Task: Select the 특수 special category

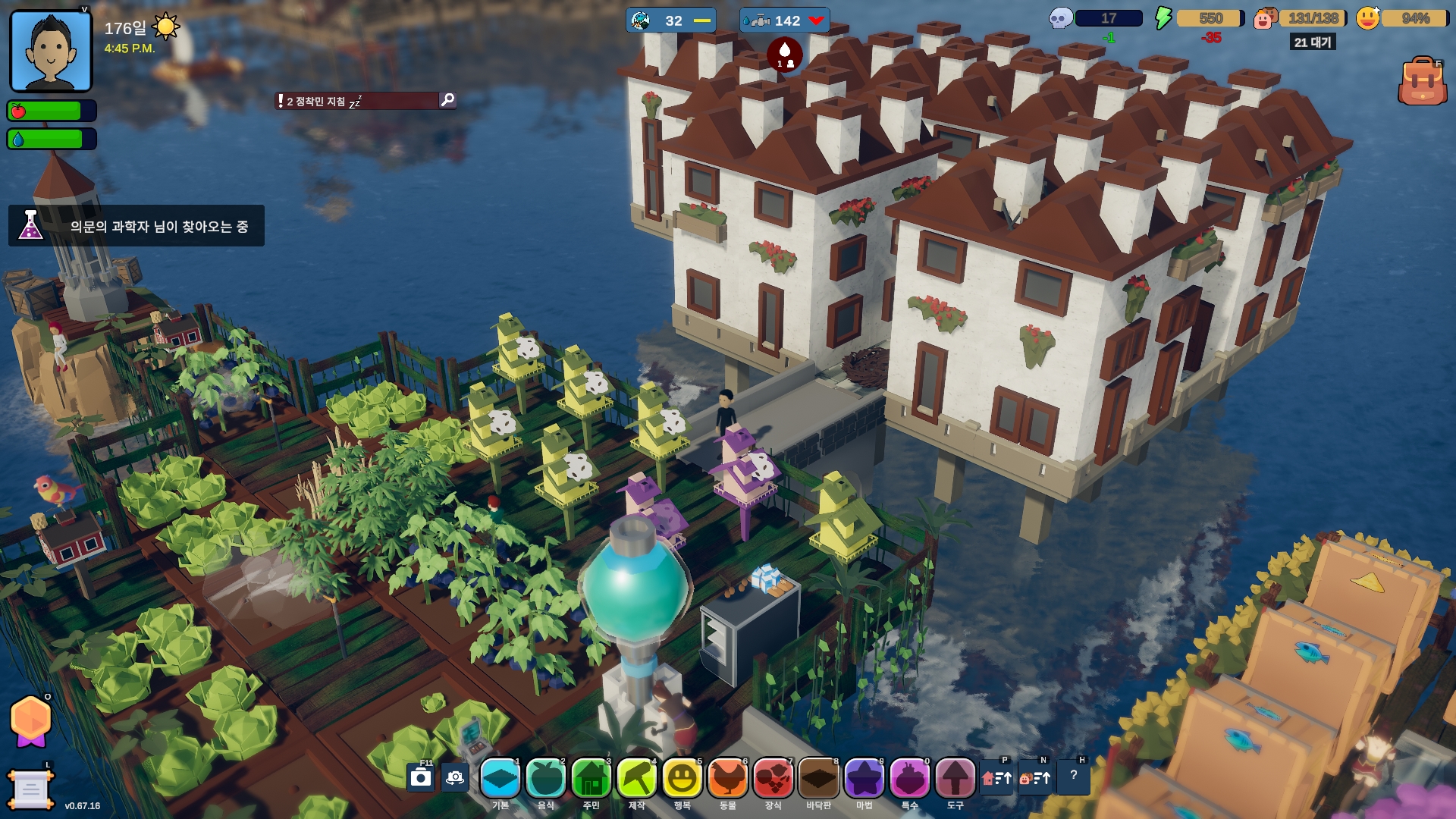Action: pyautogui.click(x=910, y=779)
